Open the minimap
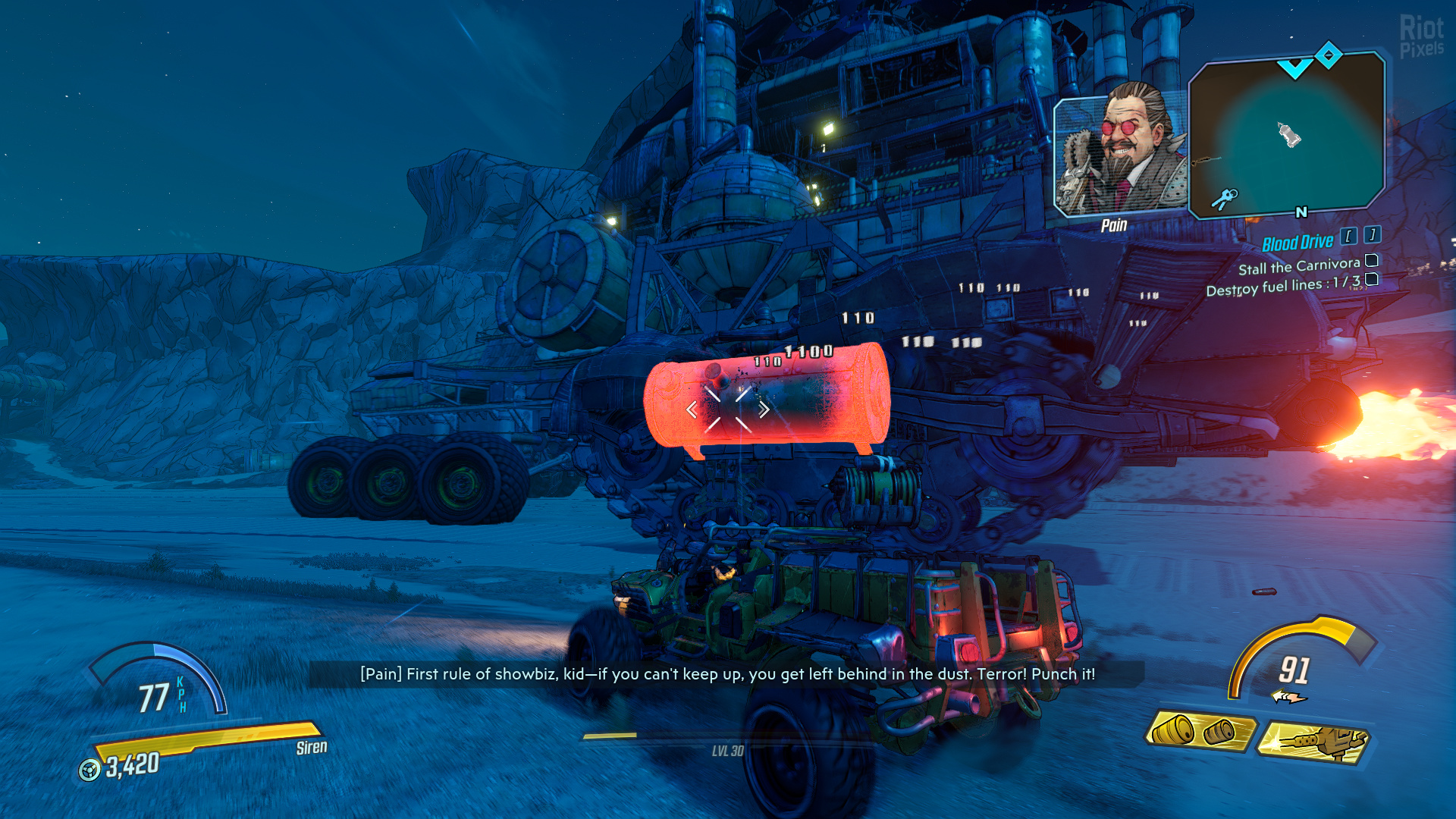 point(1287,135)
